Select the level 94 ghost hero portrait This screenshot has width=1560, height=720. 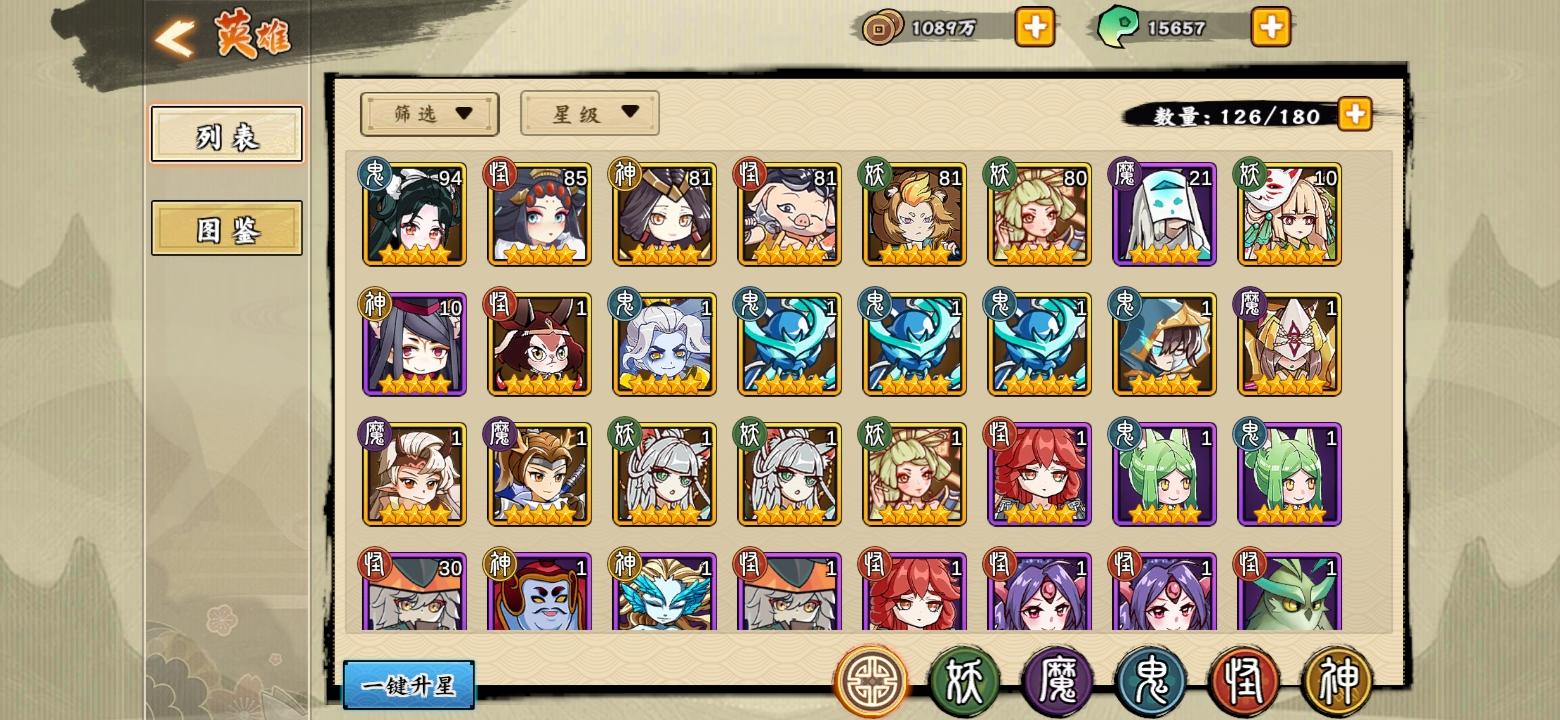(x=413, y=213)
